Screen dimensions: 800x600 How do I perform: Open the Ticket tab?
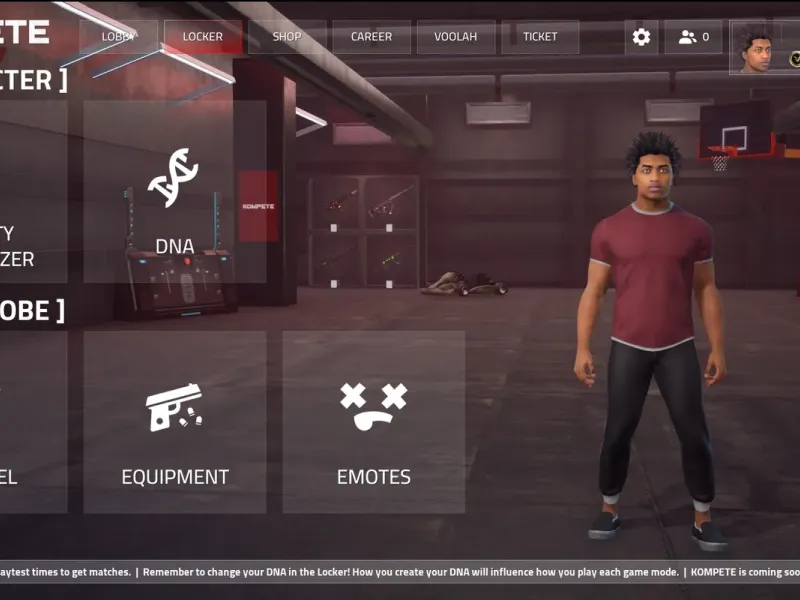(x=540, y=37)
